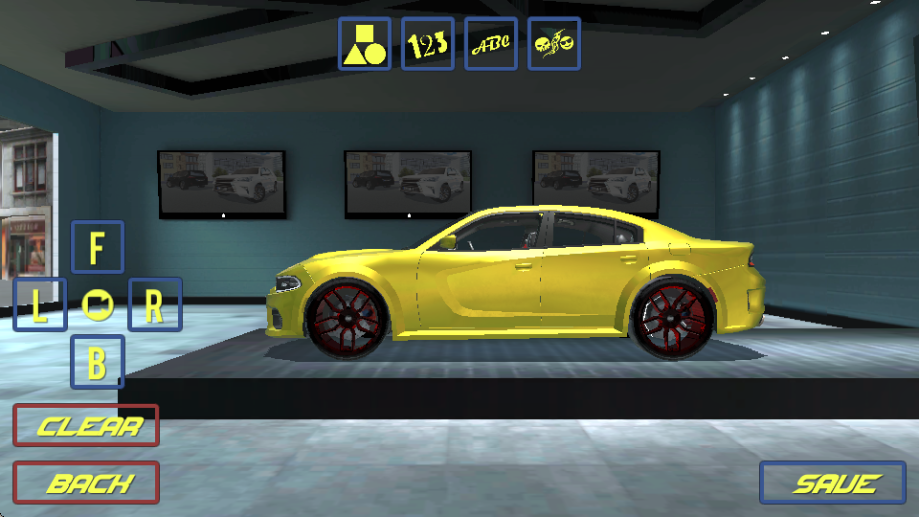Switch to the back view with B

tap(97, 362)
